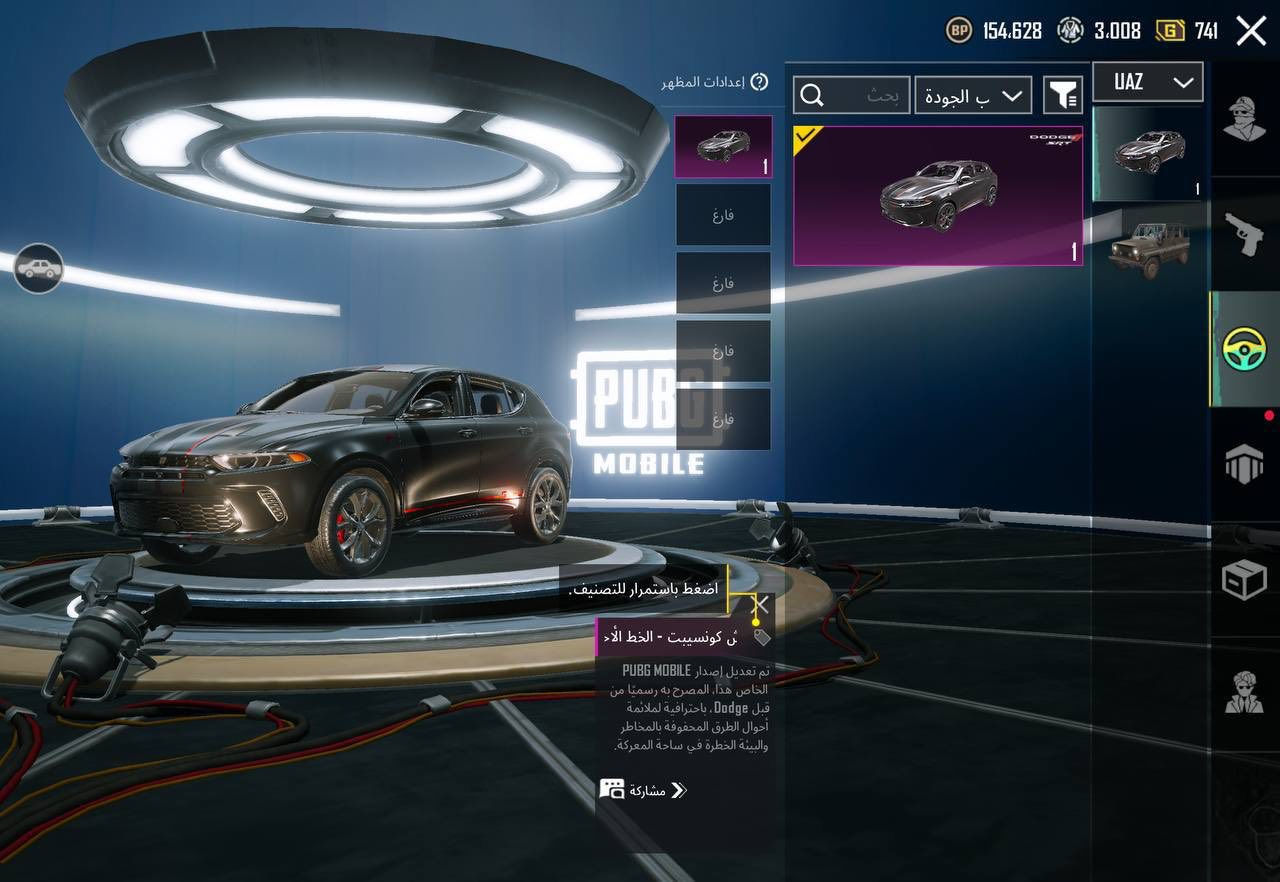Click the round car icon button
Image resolution: width=1280 pixels, height=882 pixels.
point(39,268)
